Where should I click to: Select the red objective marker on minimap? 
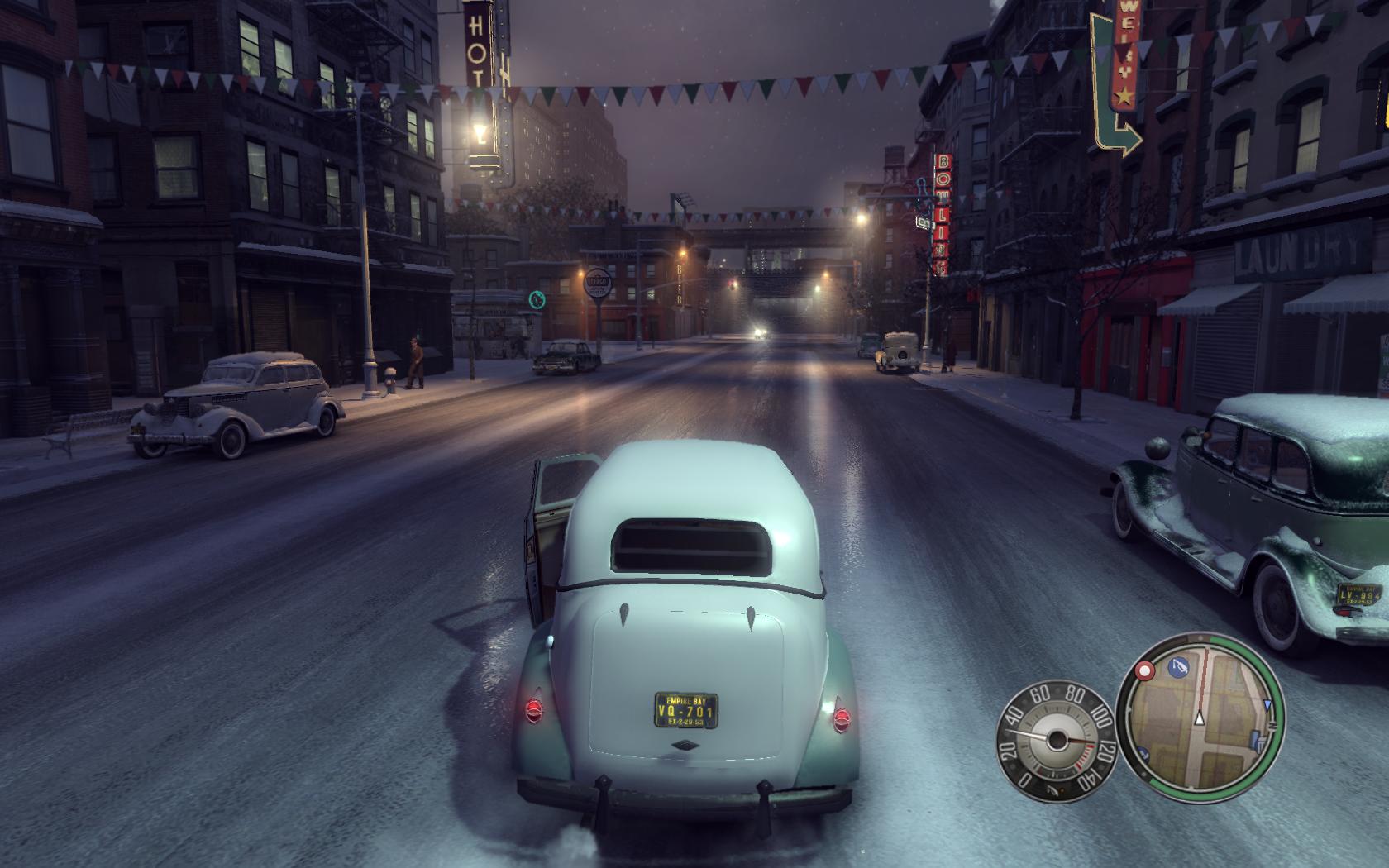coord(1146,671)
